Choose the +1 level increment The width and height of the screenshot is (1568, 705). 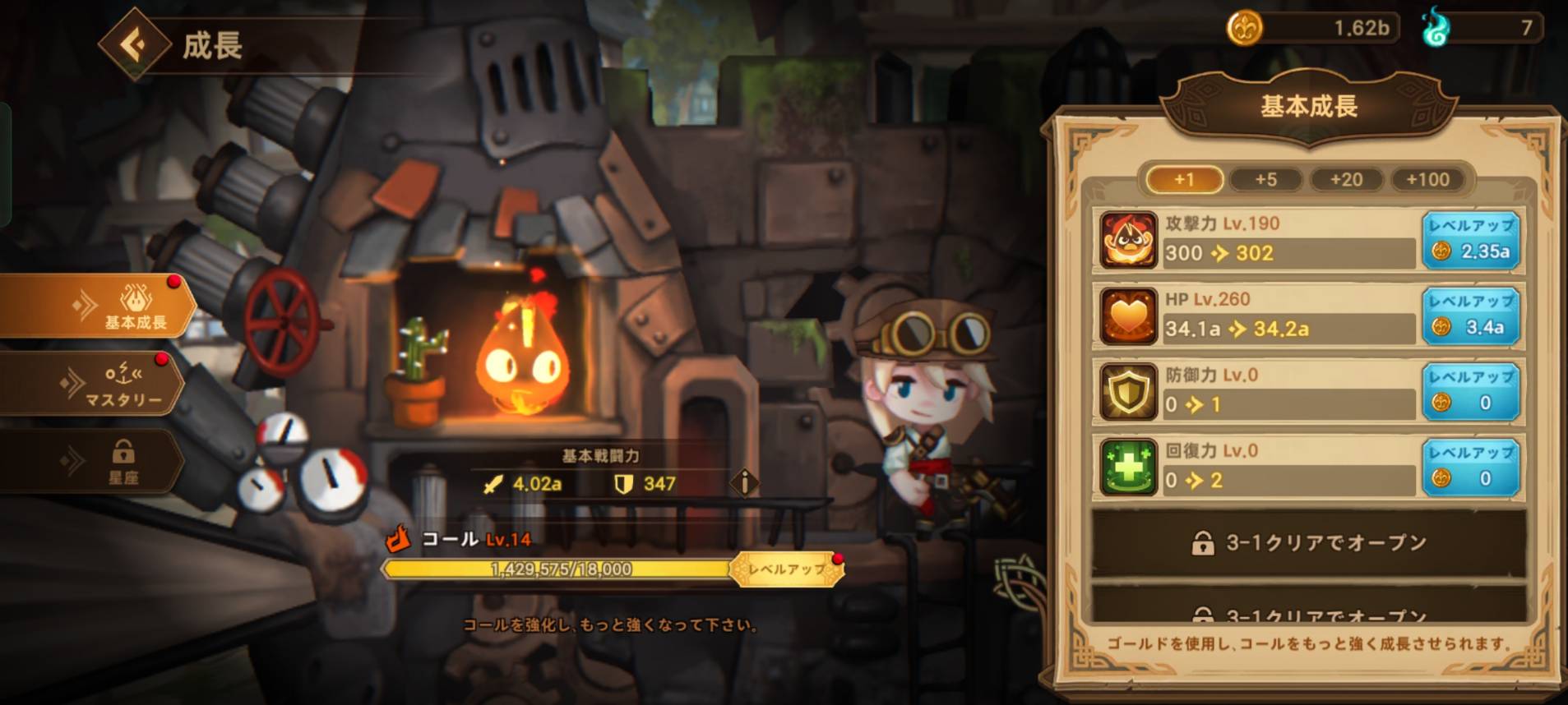click(x=1184, y=179)
